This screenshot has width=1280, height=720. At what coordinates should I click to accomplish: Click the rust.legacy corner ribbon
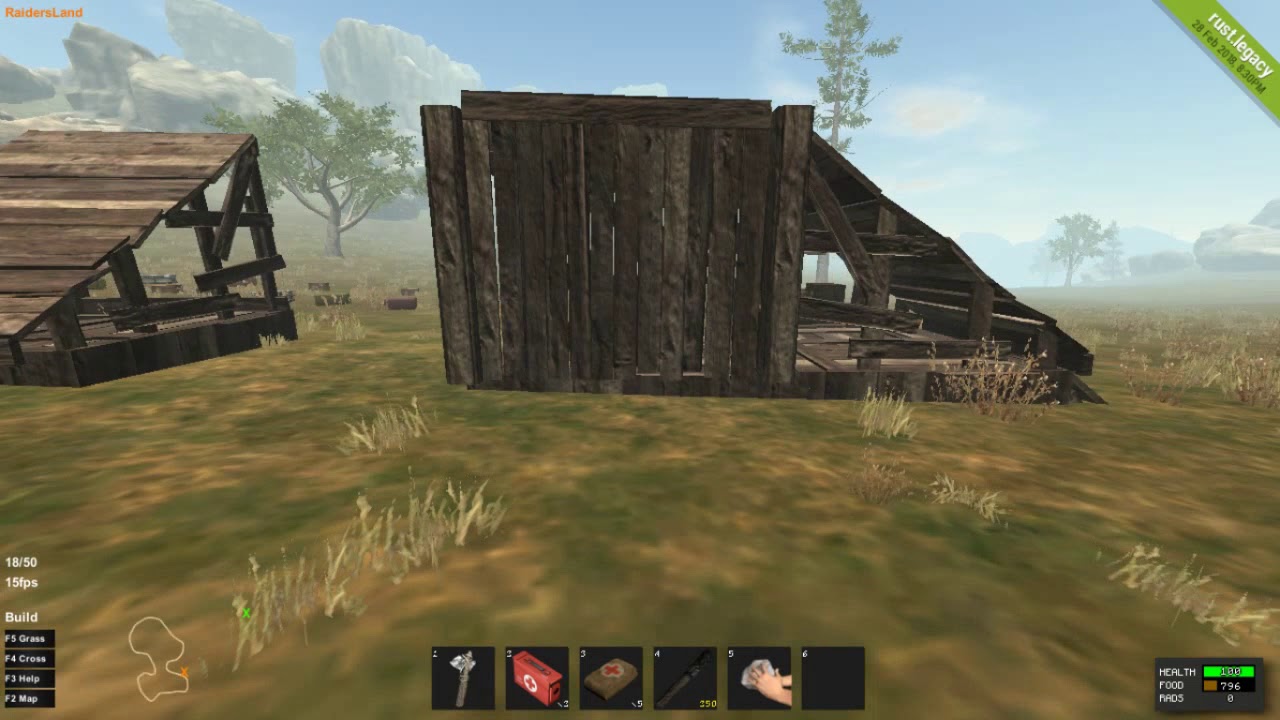(x=1228, y=50)
